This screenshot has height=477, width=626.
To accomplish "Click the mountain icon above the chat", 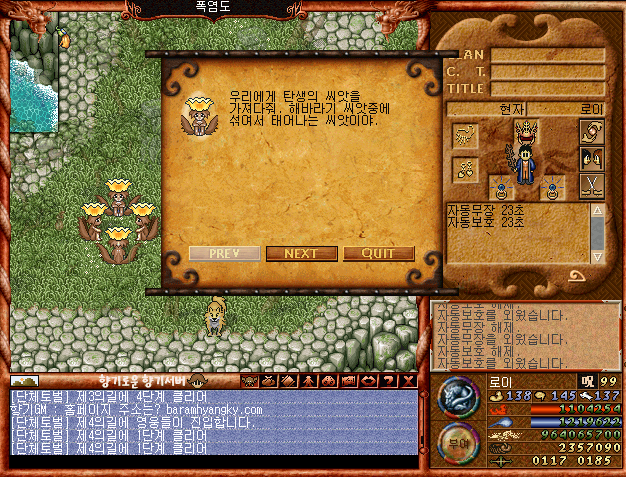I will tap(25, 380).
